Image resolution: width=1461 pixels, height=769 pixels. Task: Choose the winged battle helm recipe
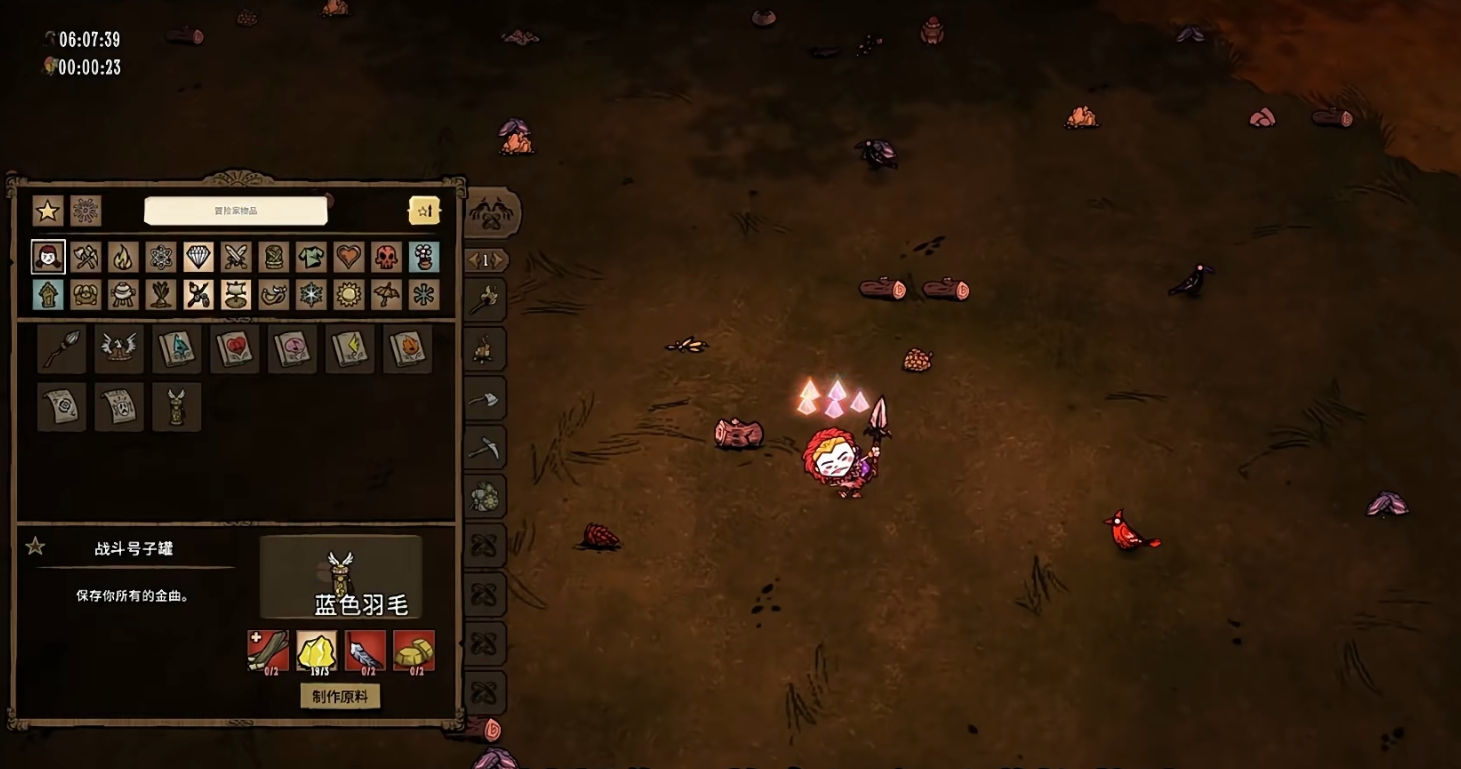click(119, 349)
